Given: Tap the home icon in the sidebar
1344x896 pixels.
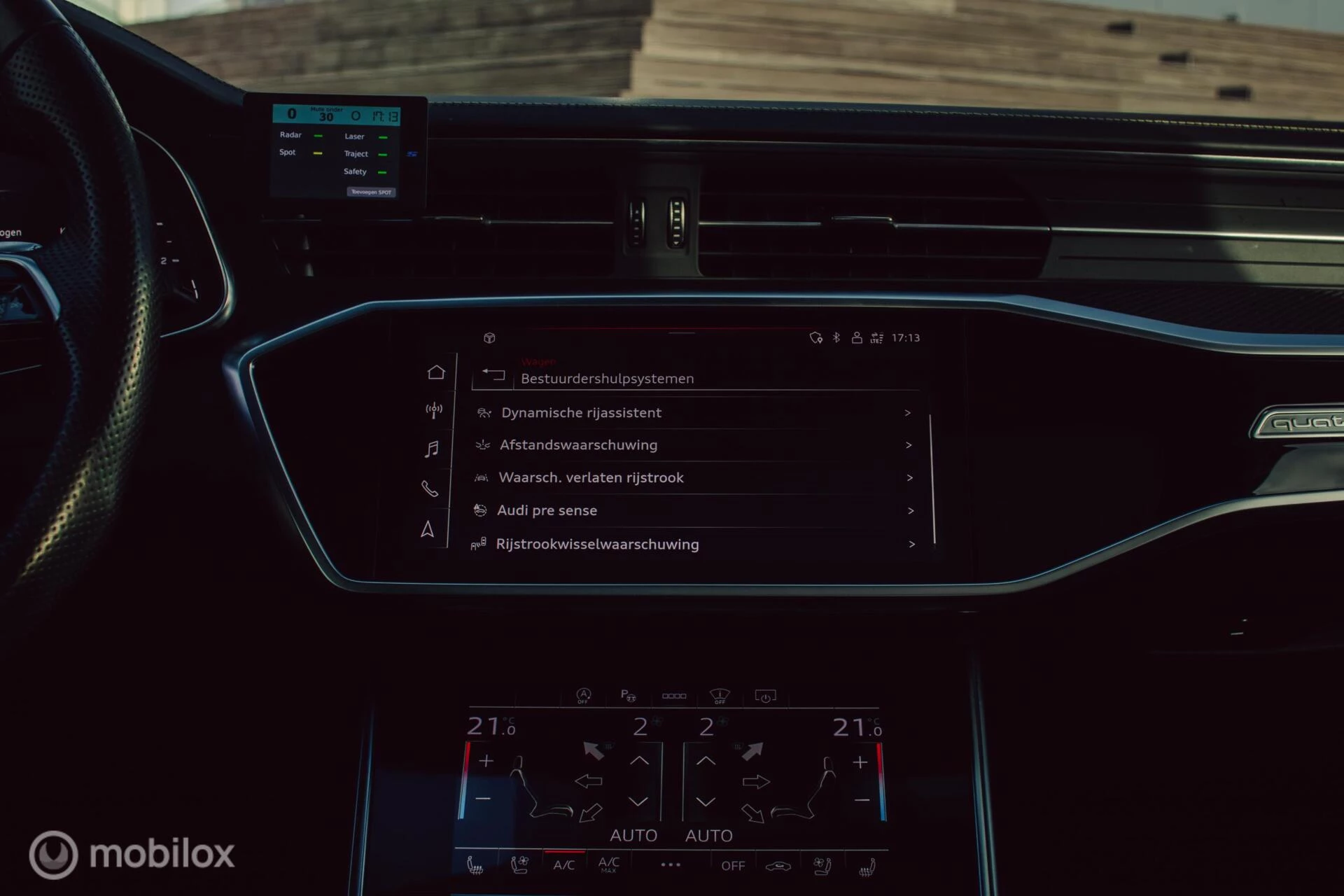Looking at the screenshot, I should point(436,372).
